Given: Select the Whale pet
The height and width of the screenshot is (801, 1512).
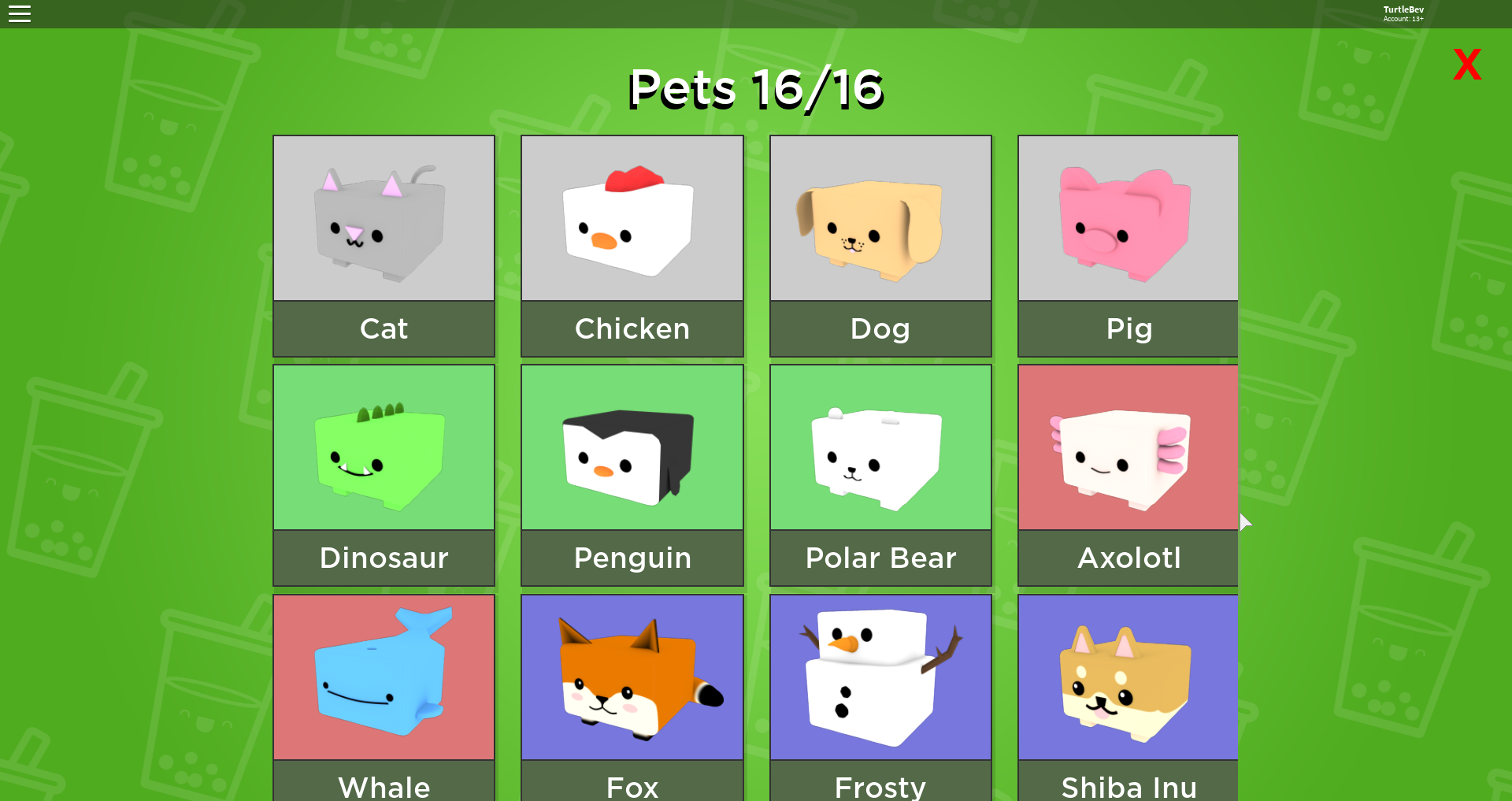Looking at the screenshot, I should pyautogui.click(x=384, y=676).
